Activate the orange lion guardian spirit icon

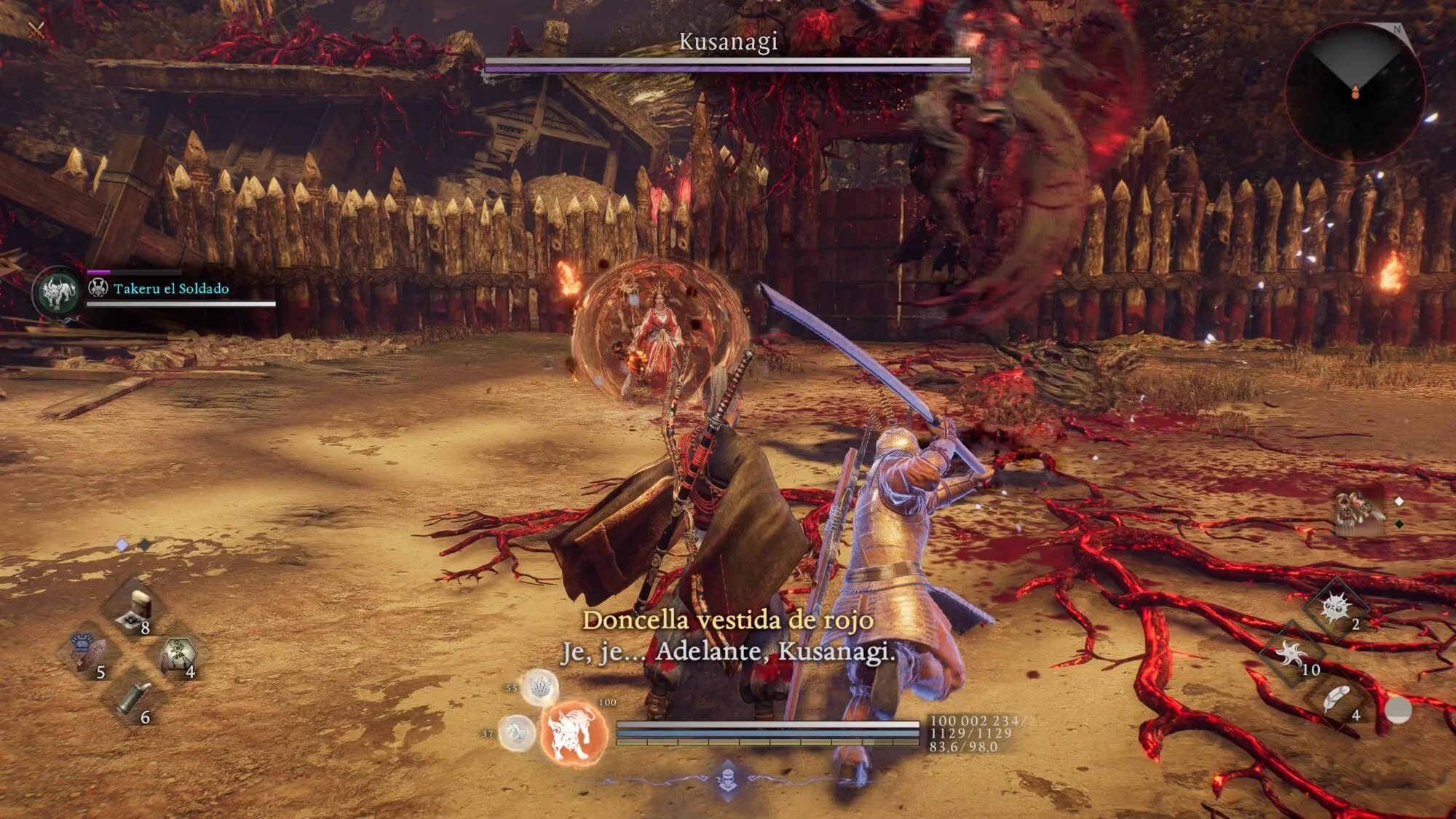(574, 734)
